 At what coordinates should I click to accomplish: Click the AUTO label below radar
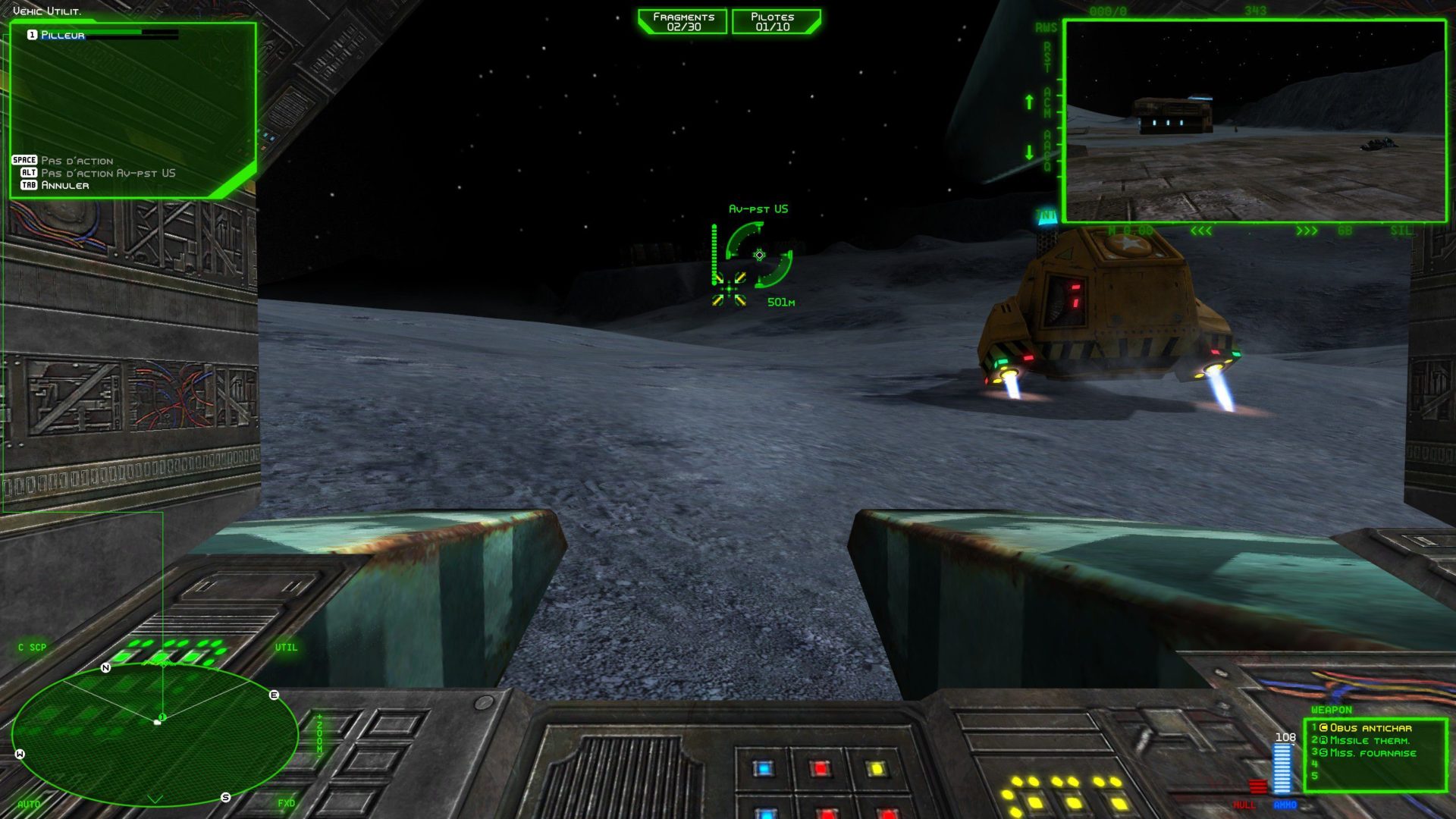pos(29,804)
